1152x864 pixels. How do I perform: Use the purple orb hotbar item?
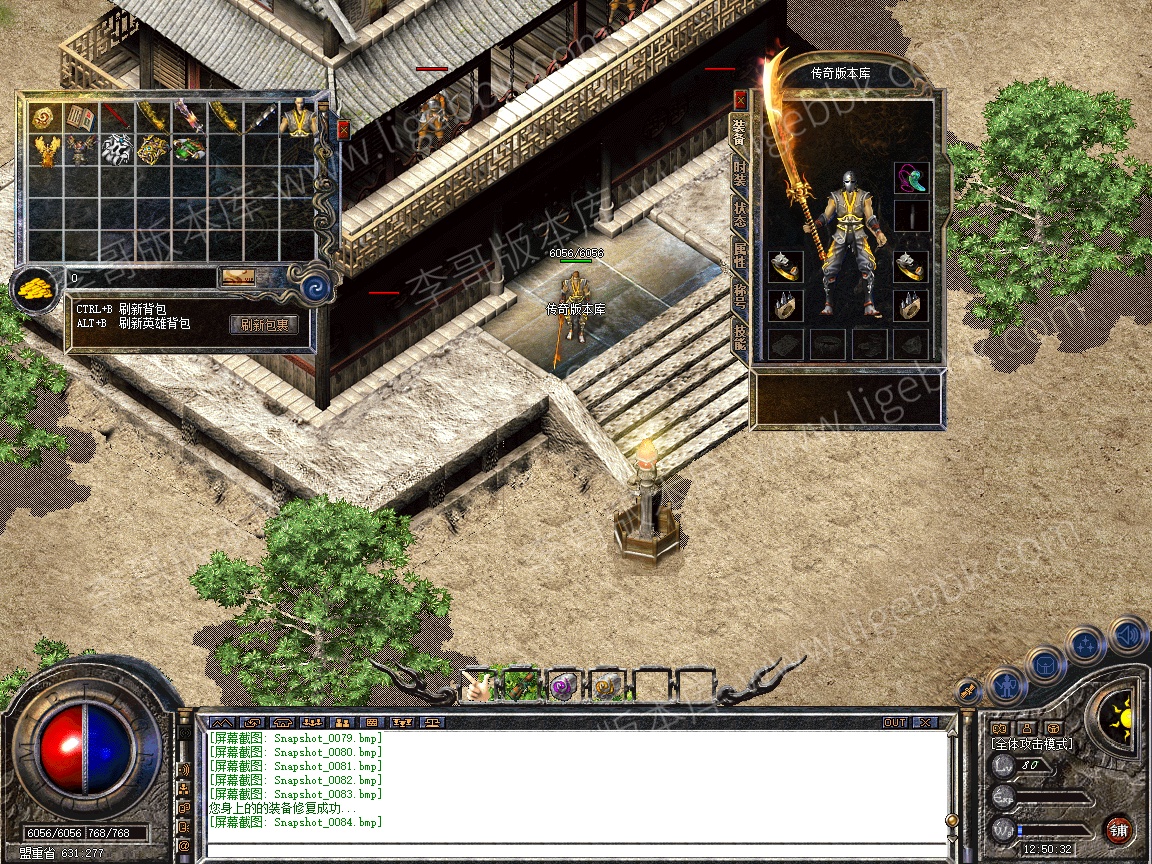(563, 685)
